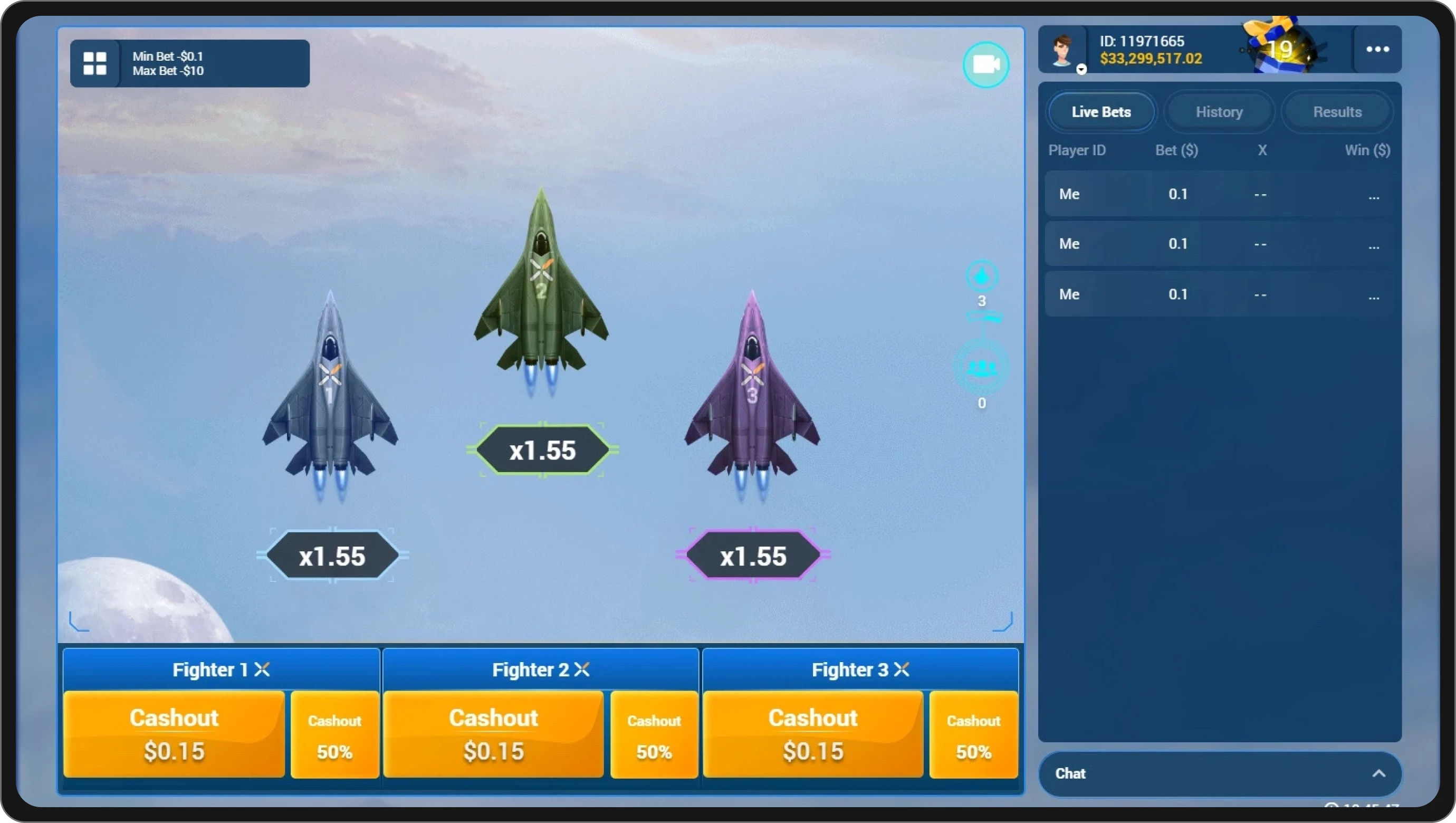Select the Live Bets tab
The width and height of the screenshot is (1456, 823).
coord(1101,111)
